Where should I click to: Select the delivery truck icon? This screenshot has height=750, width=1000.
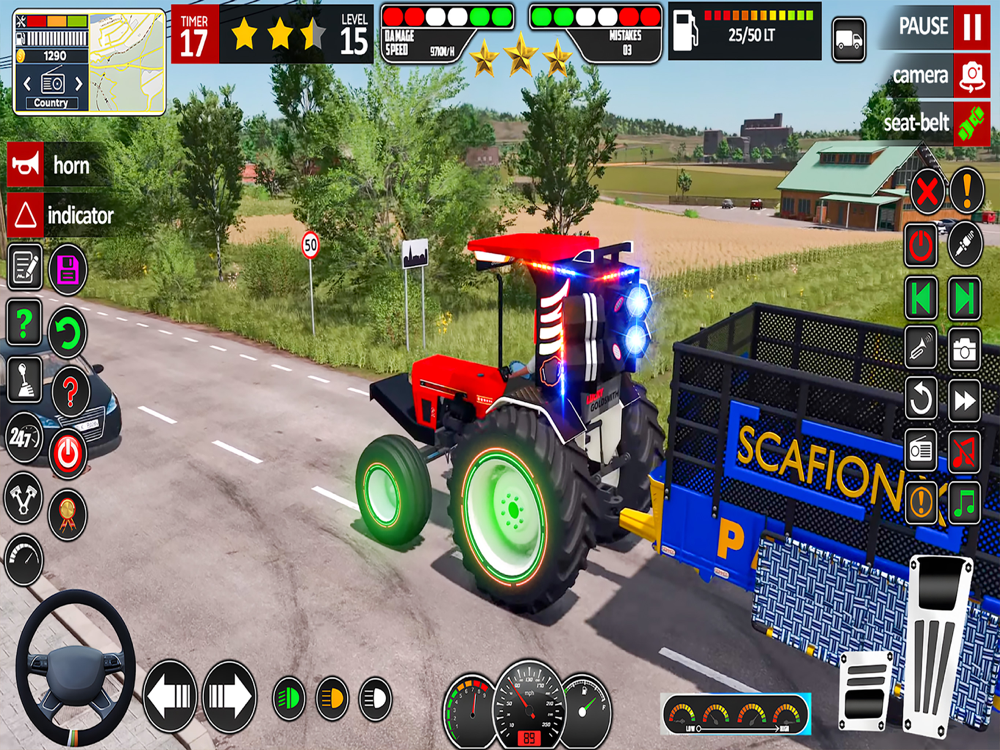pos(849,39)
